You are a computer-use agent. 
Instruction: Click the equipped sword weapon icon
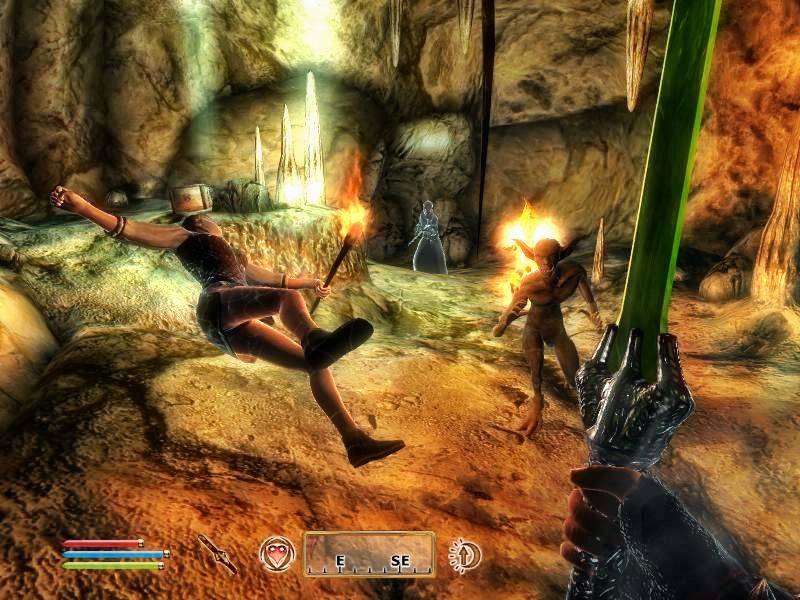tap(216, 553)
